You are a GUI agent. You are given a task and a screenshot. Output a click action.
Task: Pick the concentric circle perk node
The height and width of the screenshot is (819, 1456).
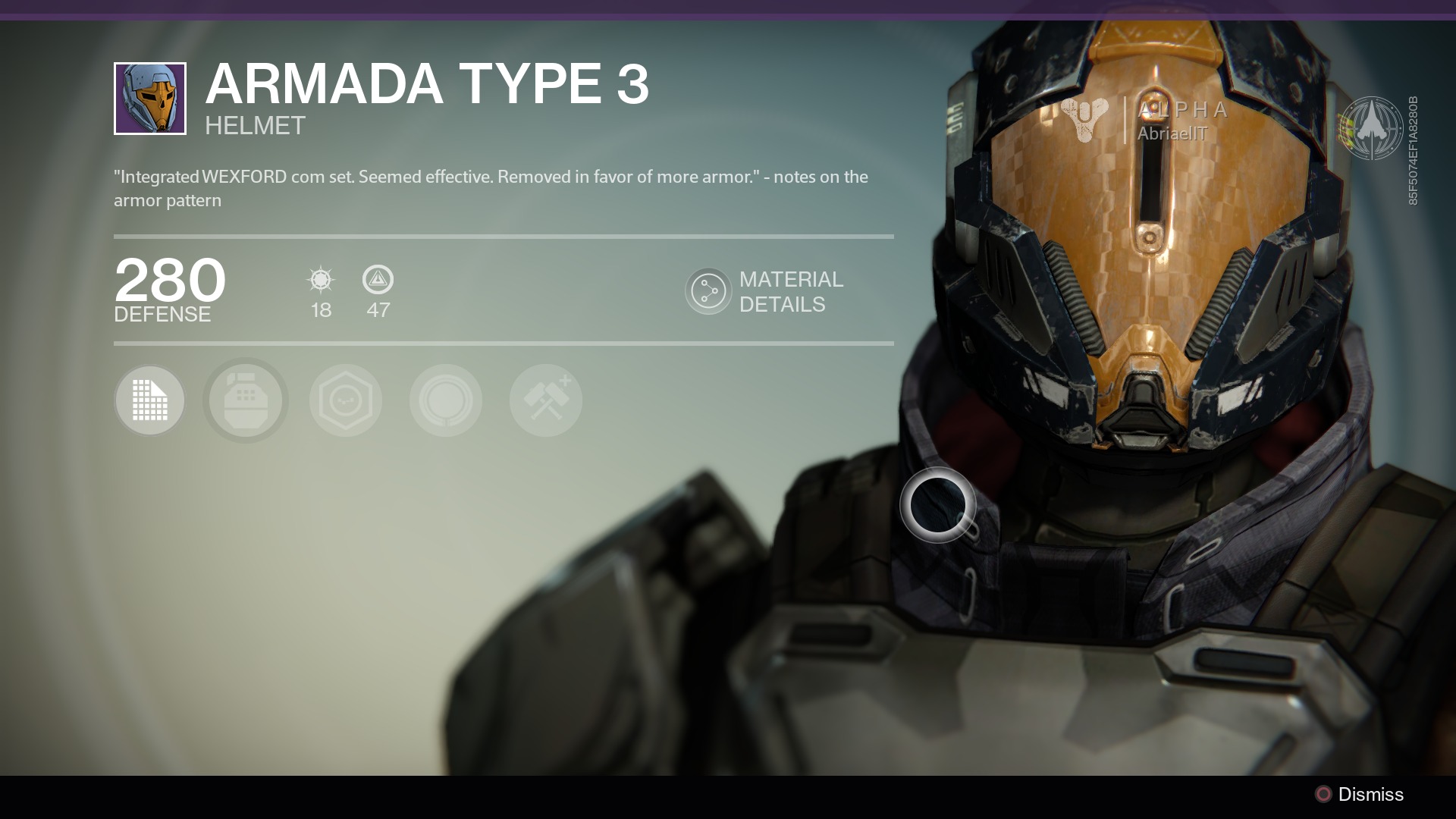[x=446, y=400]
